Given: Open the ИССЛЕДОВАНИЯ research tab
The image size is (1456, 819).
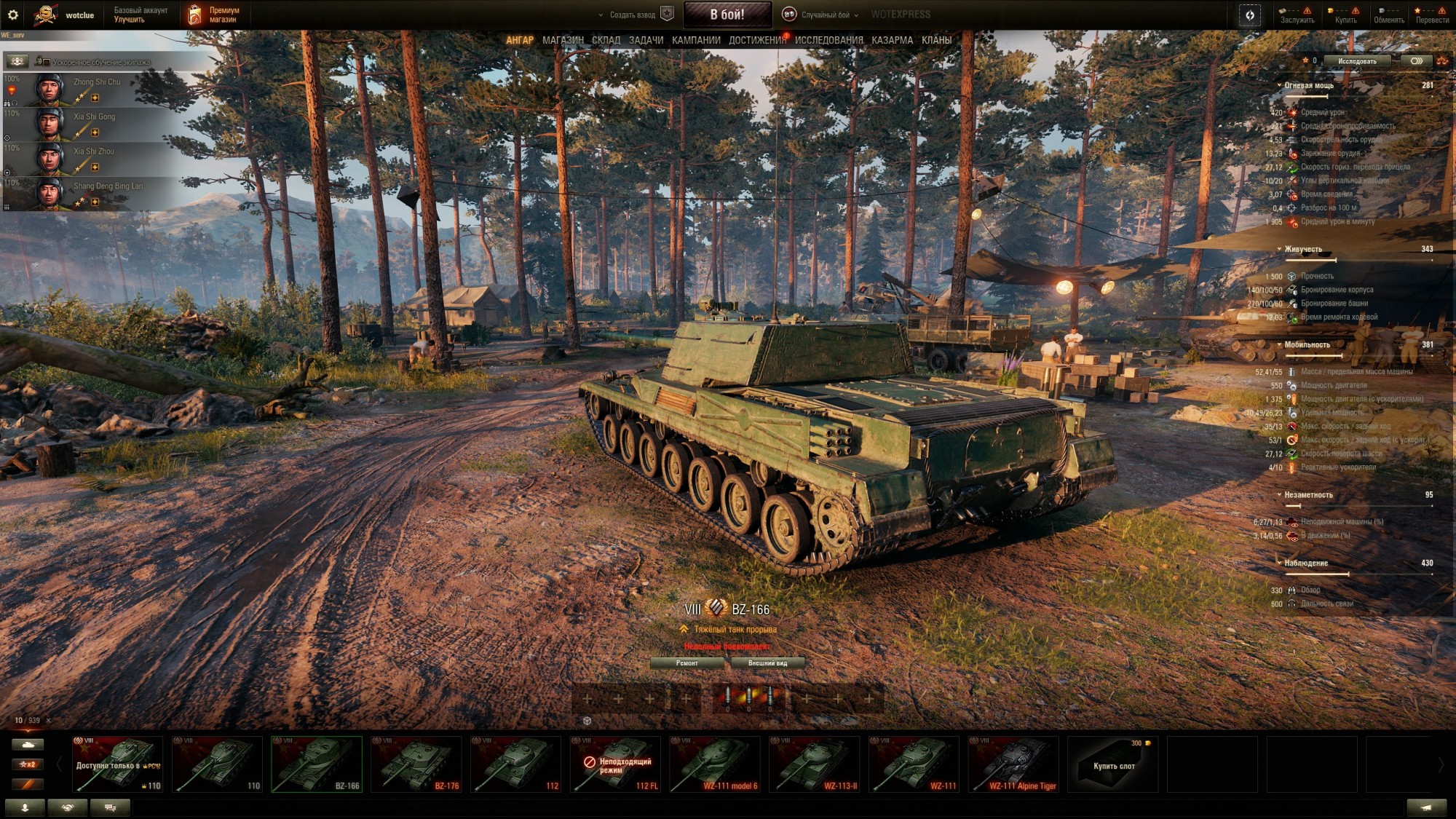Looking at the screenshot, I should click(828, 41).
